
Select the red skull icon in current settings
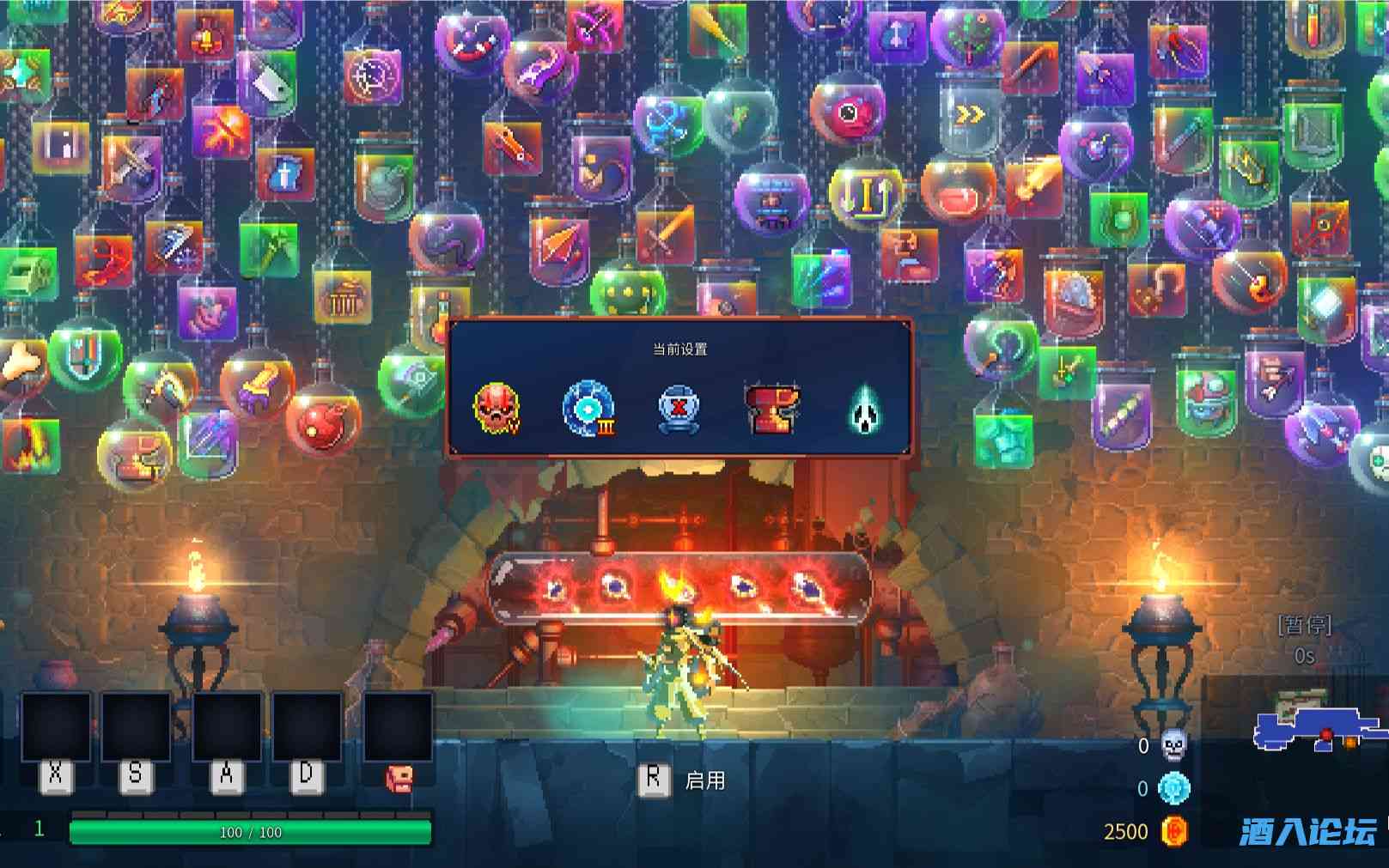(497, 407)
